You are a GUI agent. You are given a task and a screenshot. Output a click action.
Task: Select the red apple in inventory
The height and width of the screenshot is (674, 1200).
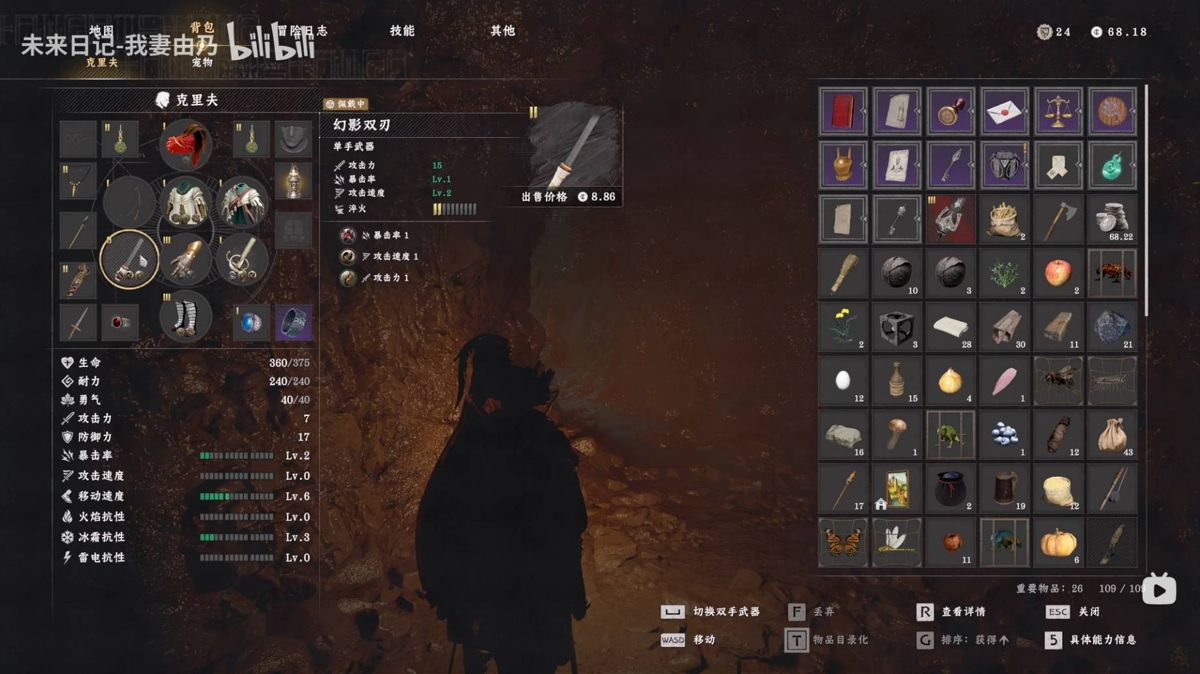point(1058,272)
